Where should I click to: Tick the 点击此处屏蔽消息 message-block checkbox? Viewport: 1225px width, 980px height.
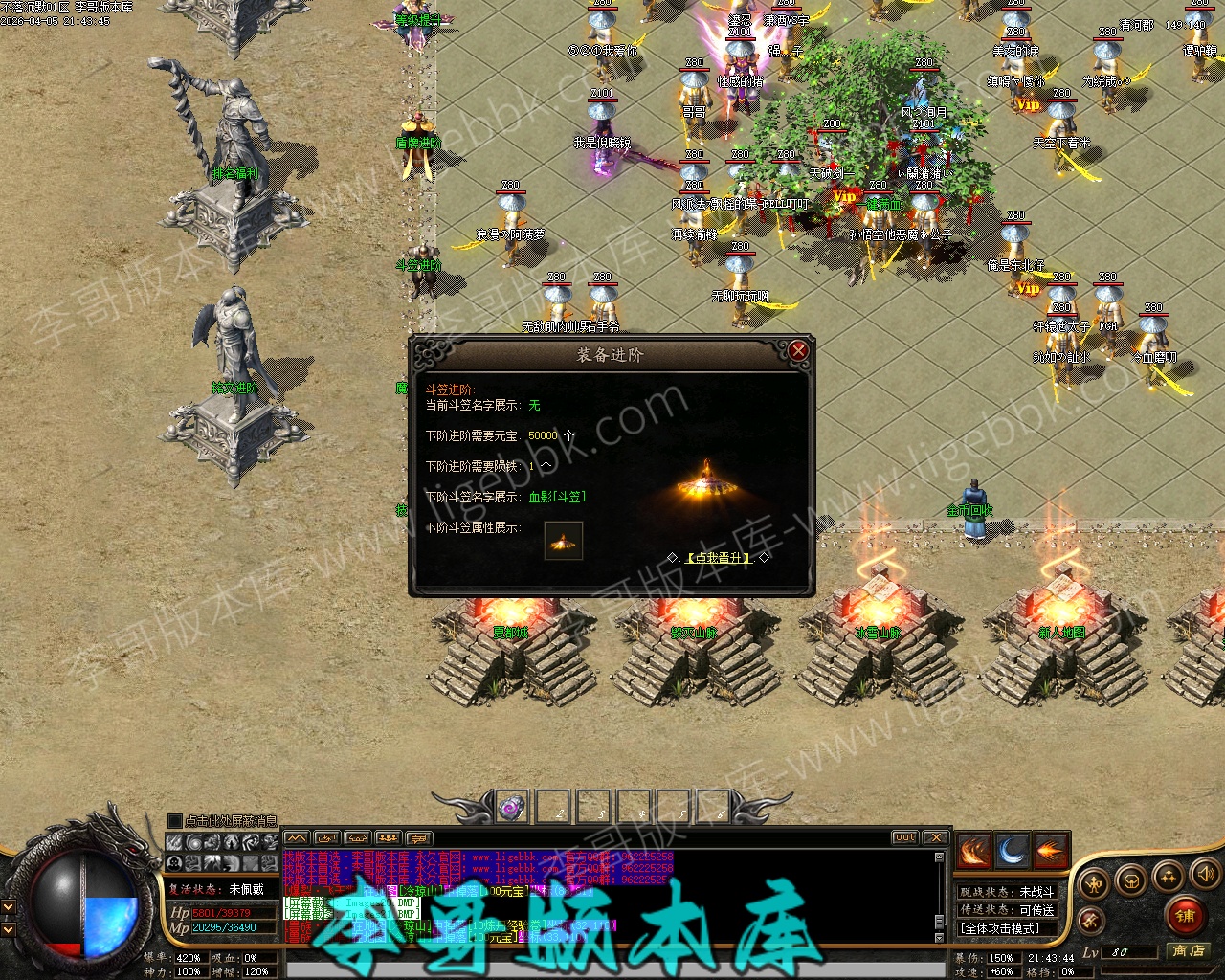click(174, 821)
